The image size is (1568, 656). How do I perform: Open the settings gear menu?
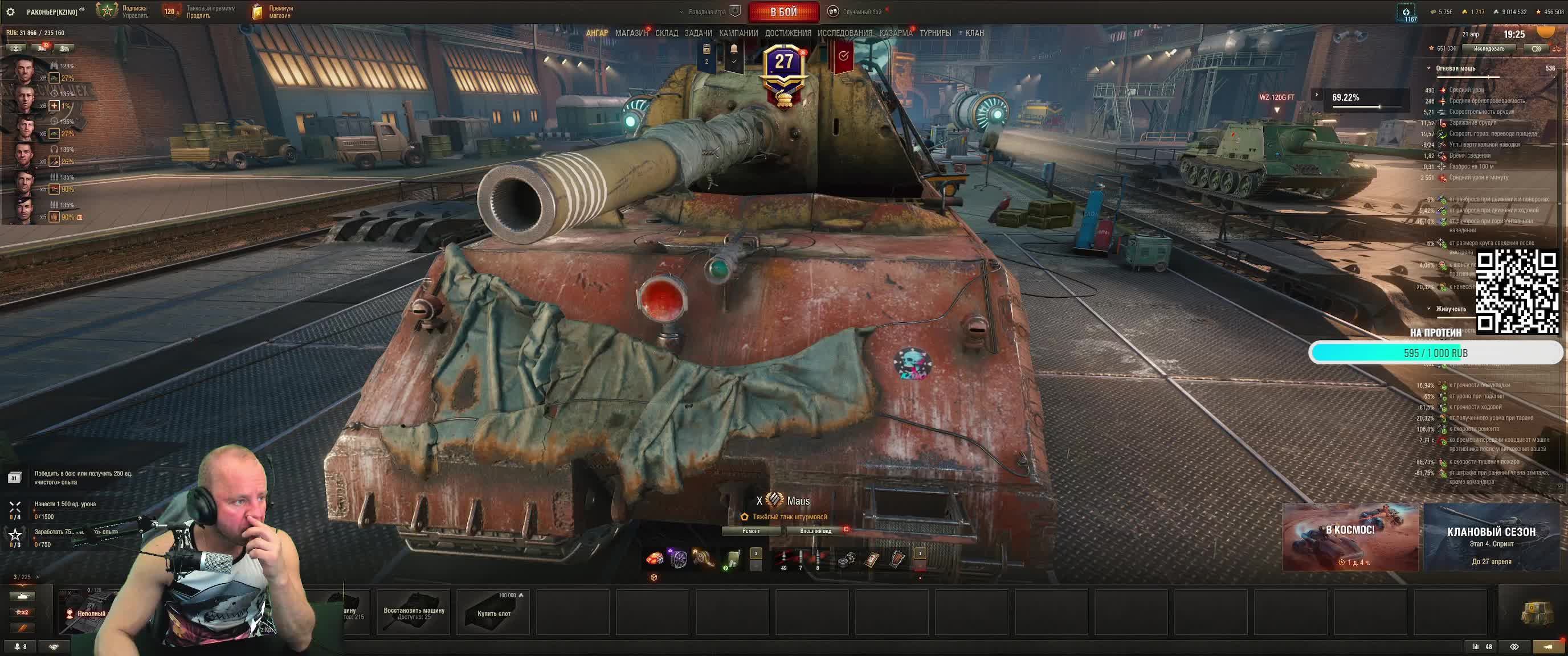click(10, 11)
